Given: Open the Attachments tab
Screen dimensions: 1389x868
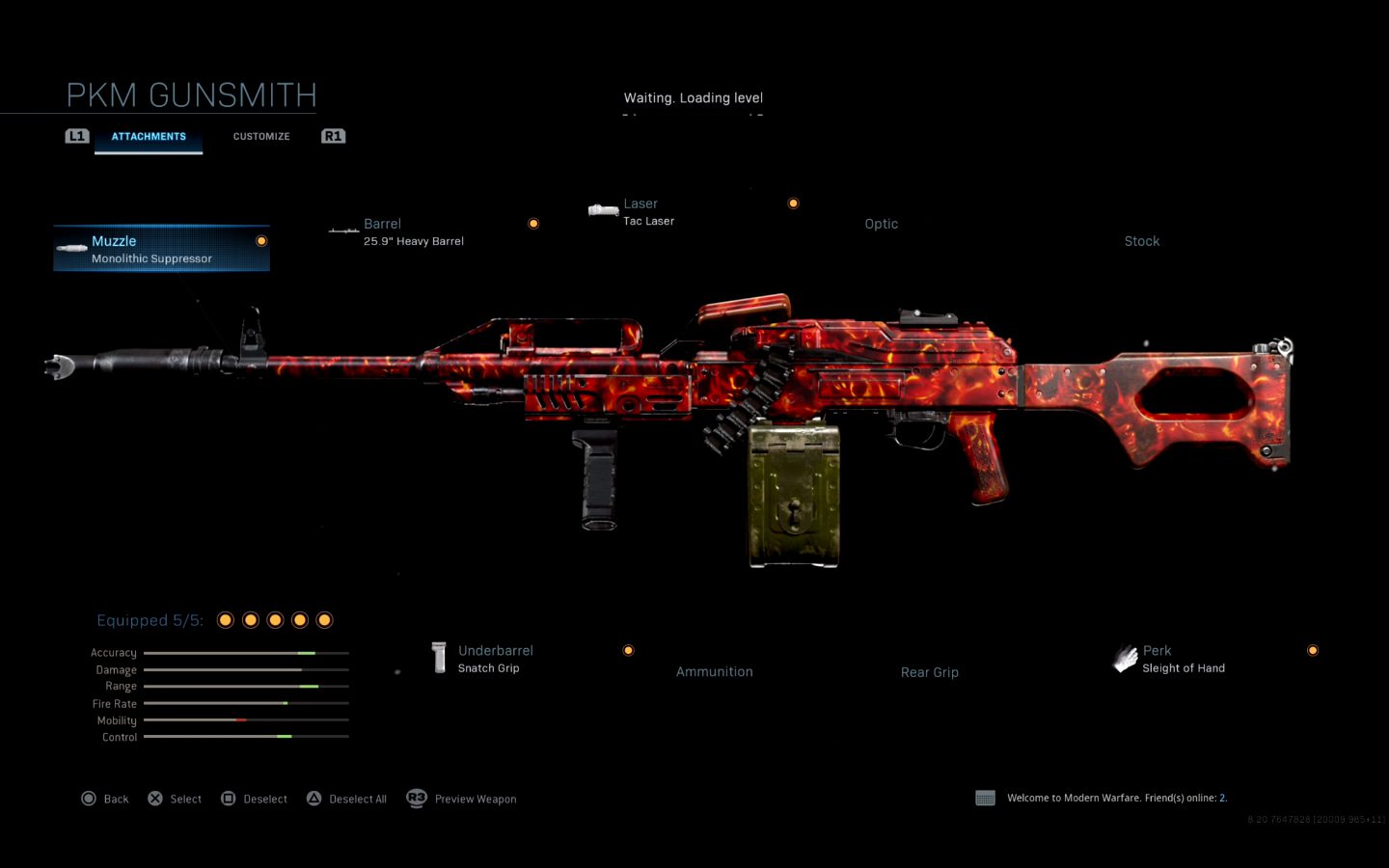Looking at the screenshot, I should click(149, 136).
